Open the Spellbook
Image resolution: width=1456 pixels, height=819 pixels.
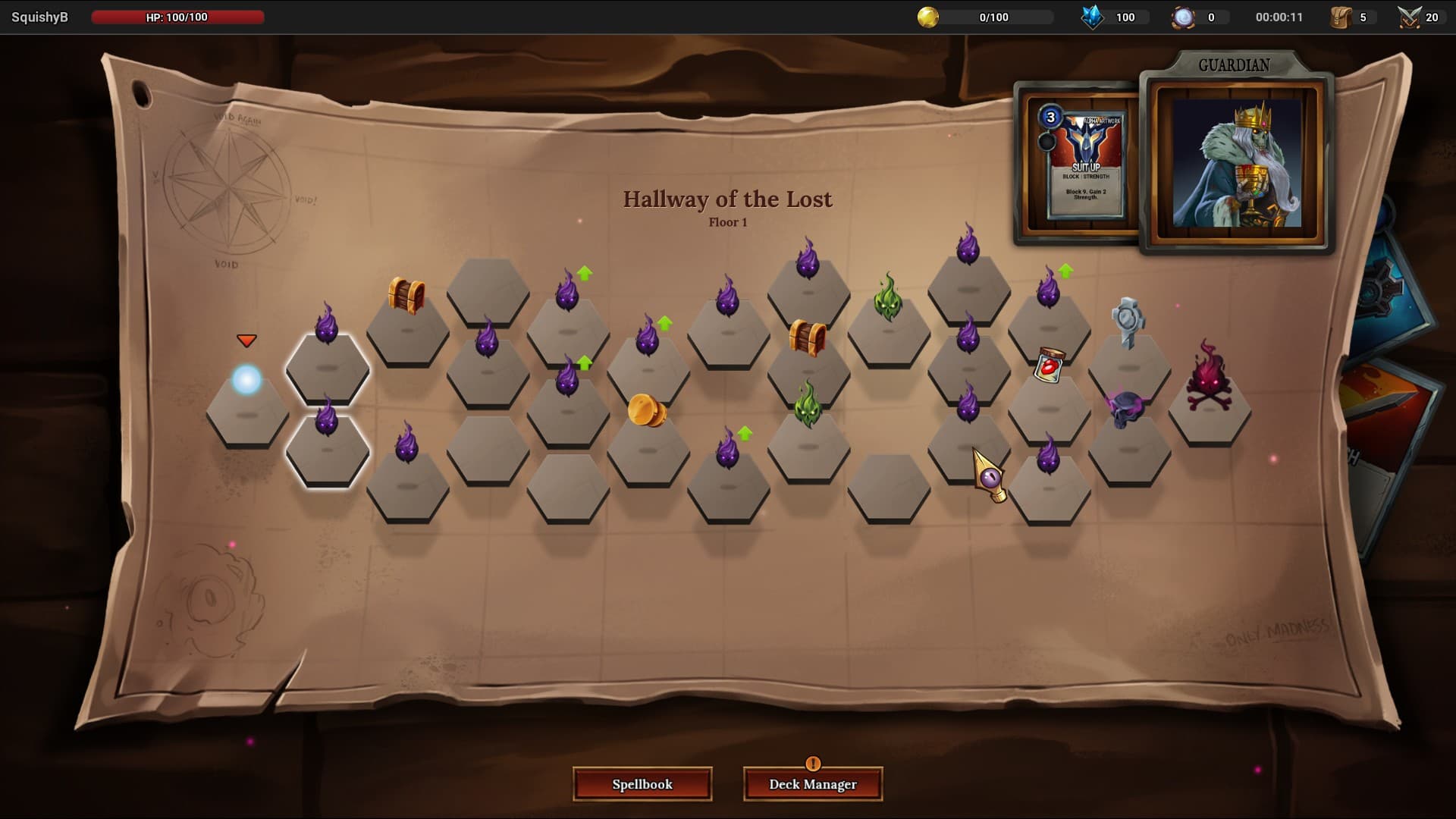[x=642, y=785]
